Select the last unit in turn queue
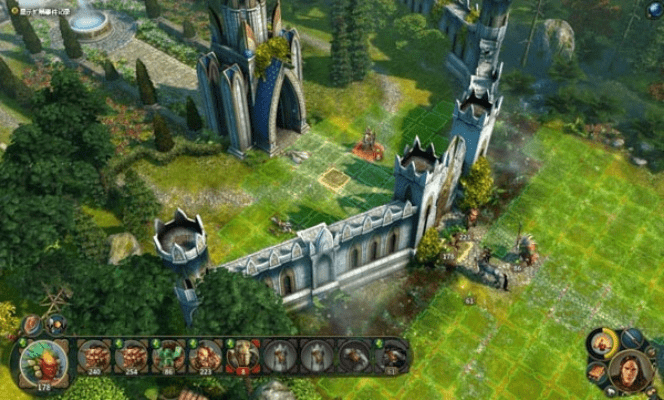The height and width of the screenshot is (400, 664). 392,357
